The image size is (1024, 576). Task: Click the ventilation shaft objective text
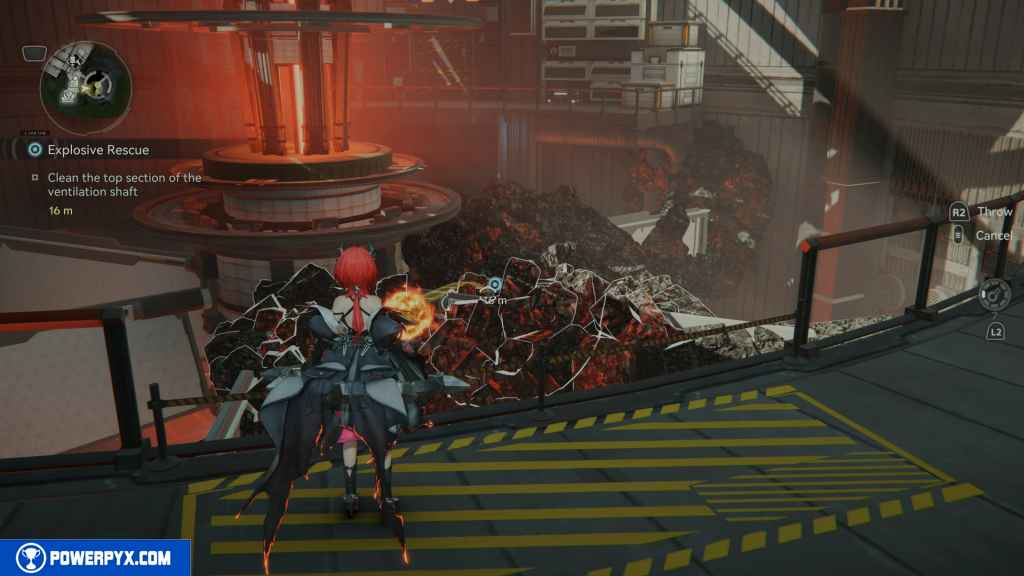point(123,184)
